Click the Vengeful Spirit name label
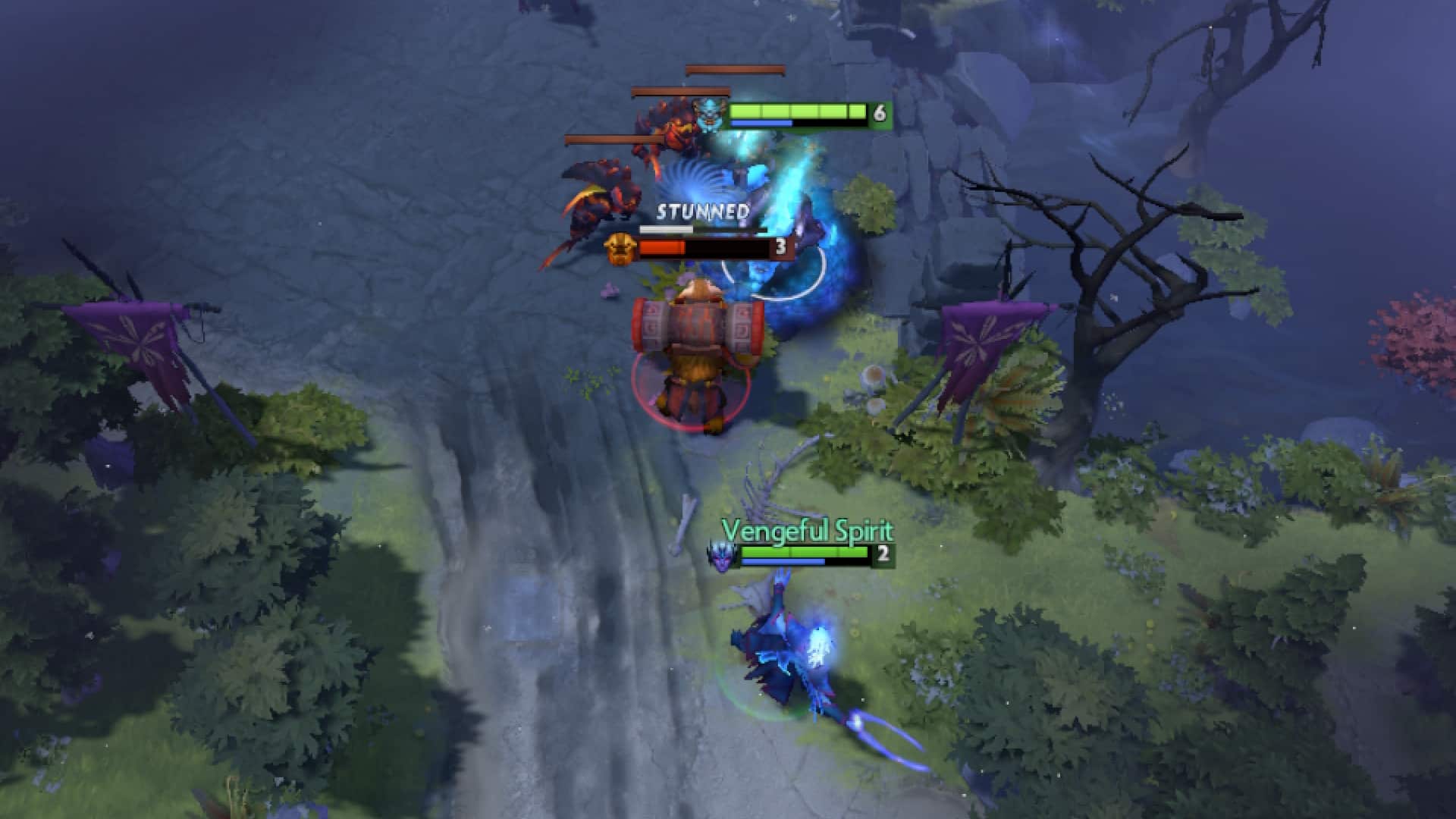 coord(806,534)
